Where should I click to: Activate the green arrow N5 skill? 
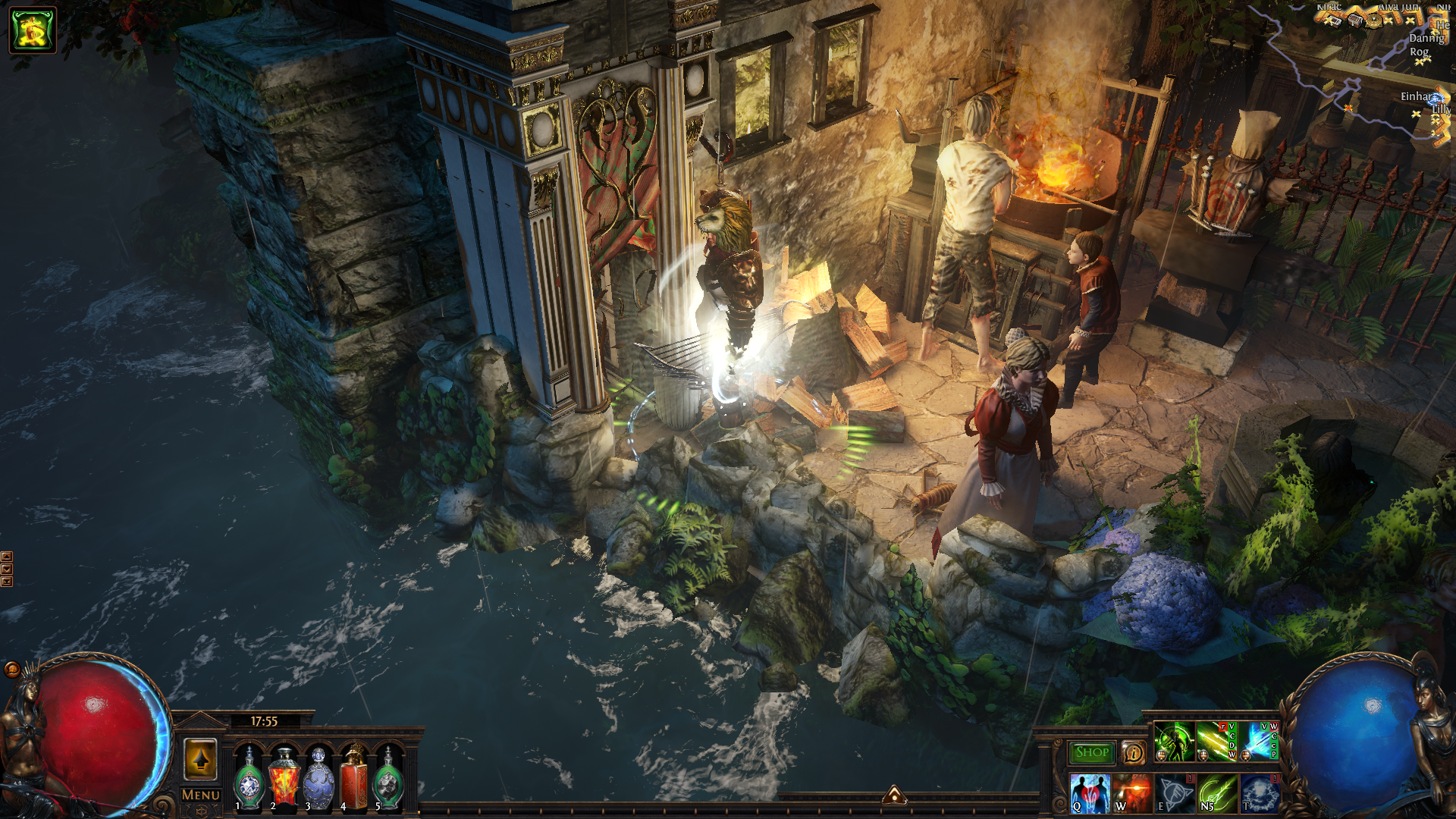pos(1217,793)
